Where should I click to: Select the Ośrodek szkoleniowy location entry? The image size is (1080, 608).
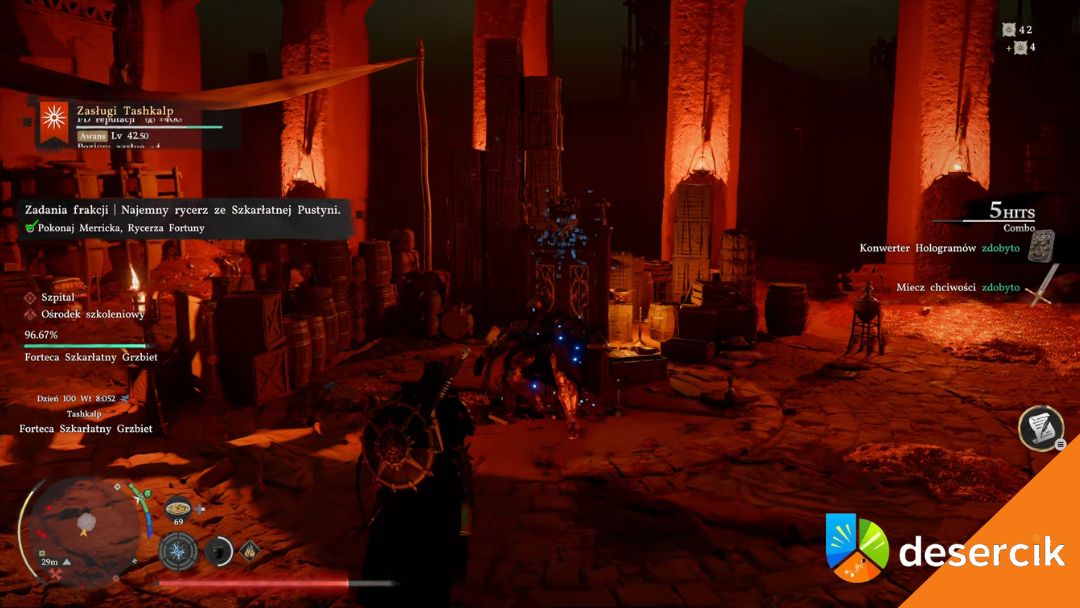tap(92, 314)
